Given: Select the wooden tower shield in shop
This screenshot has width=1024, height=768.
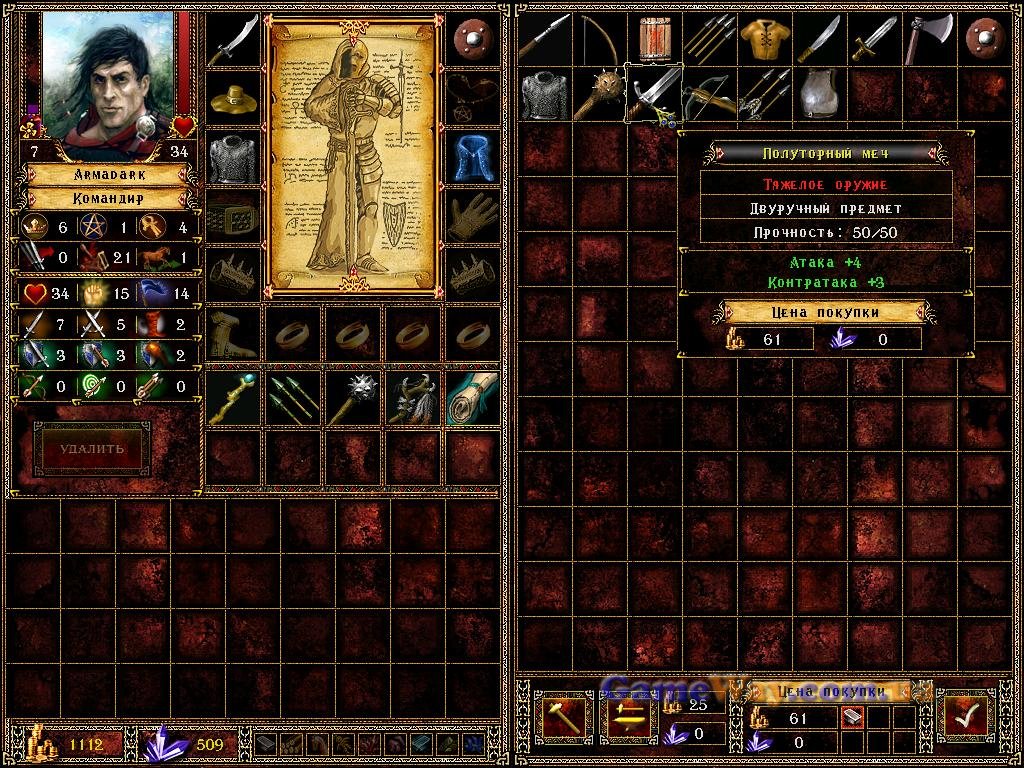Looking at the screenshot, I should (654, 39).
